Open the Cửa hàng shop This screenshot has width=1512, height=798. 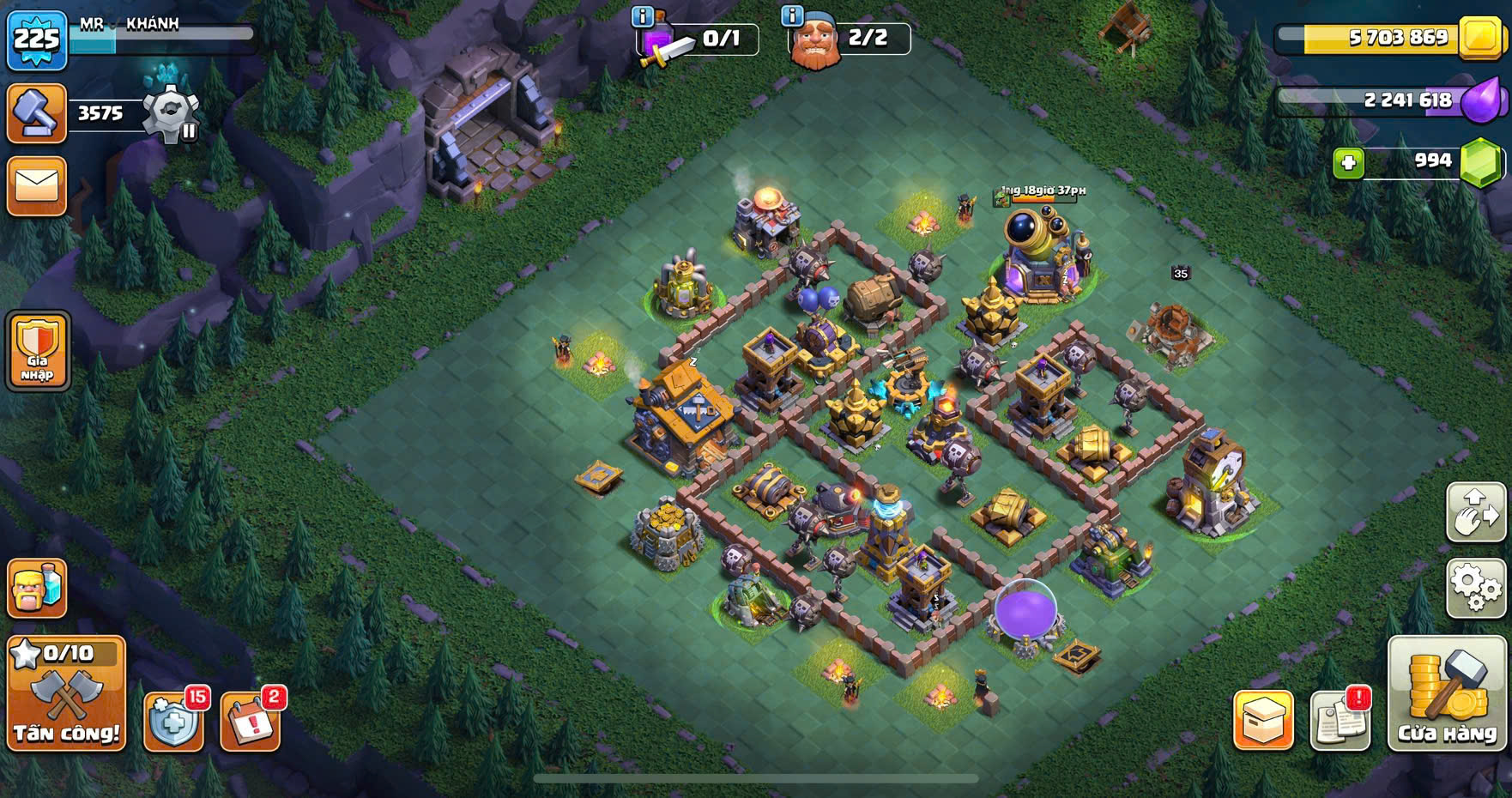1447,694
